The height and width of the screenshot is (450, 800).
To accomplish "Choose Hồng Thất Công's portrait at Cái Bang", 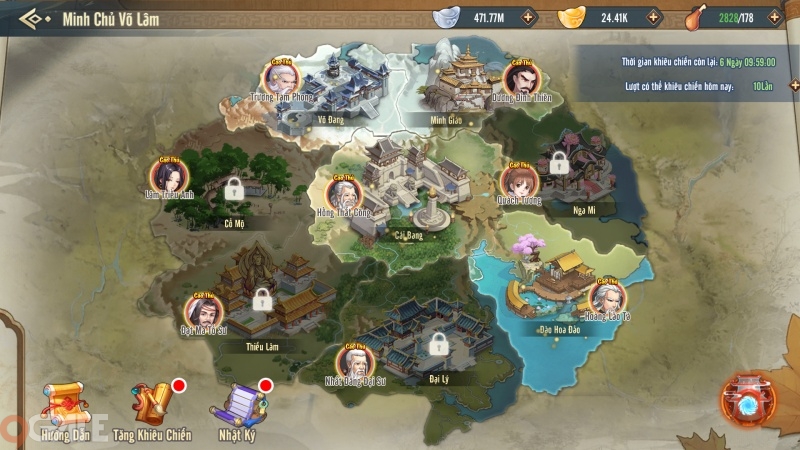I will [345, 192].
